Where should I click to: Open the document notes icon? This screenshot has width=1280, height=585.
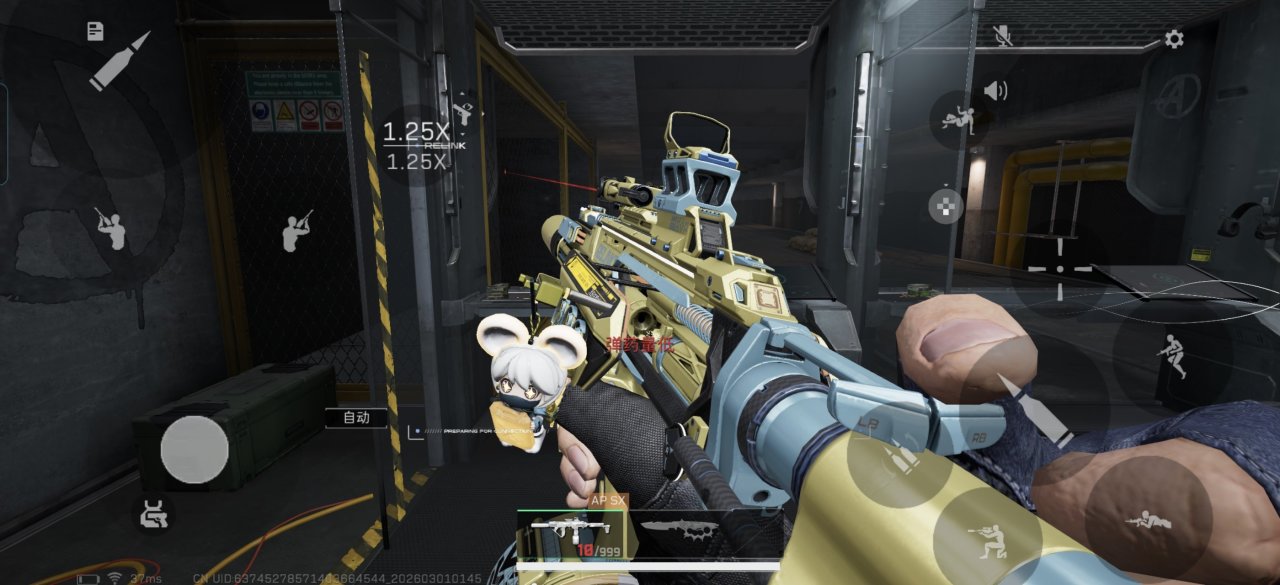point(95,31)
